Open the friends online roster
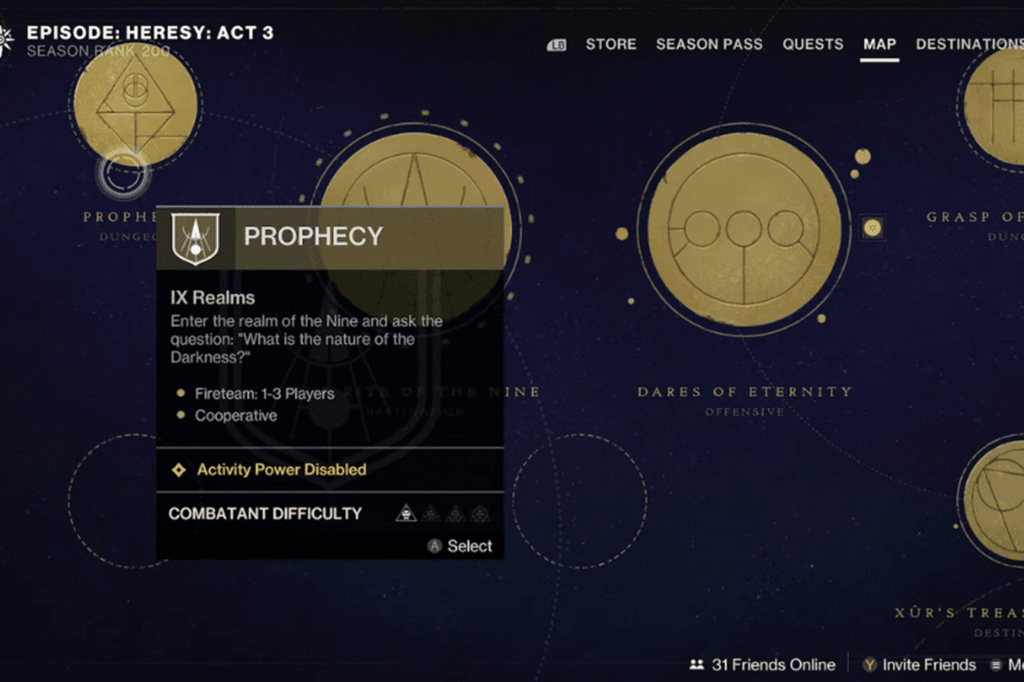The image size is (1024, 682). point(763,665)
